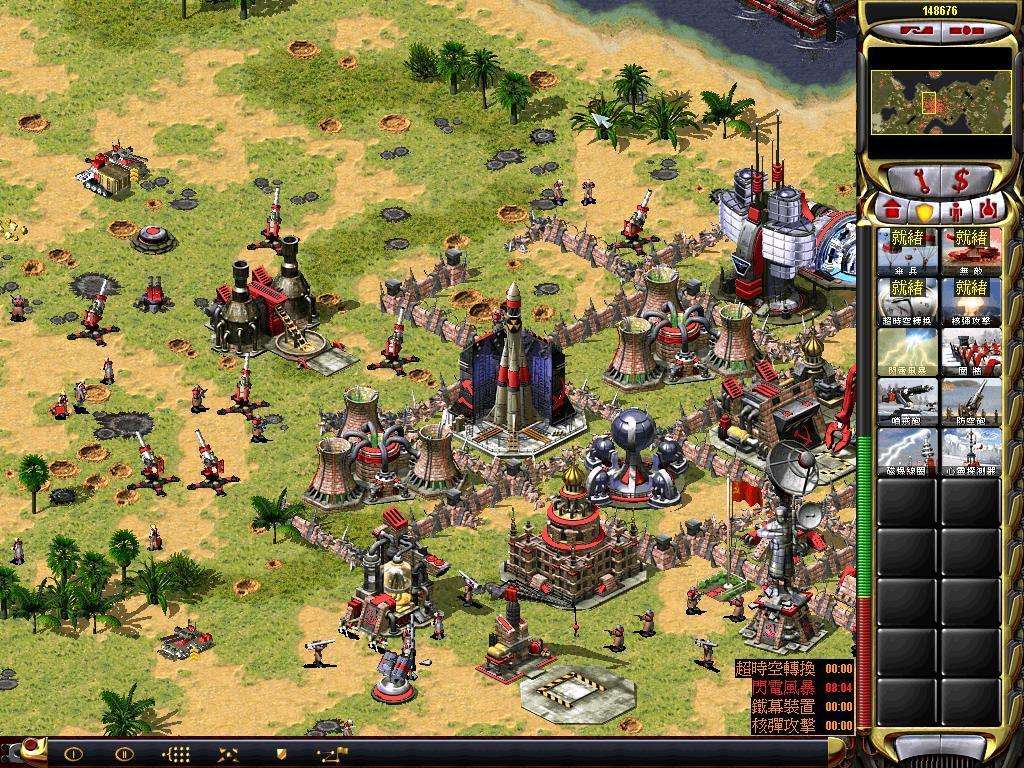Activate the wrench repair mode button
1024x768 pixels.
click(x=920, y=181)
